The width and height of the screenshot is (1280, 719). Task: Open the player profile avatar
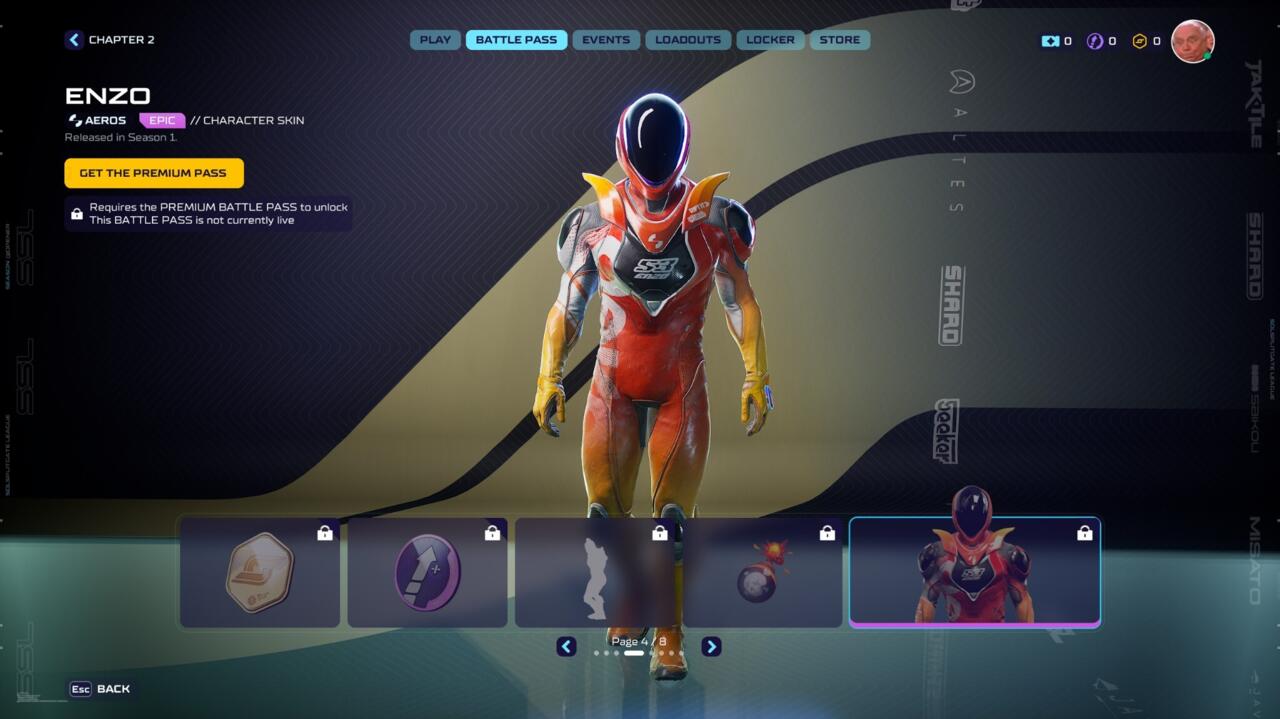coord(1192,41)
